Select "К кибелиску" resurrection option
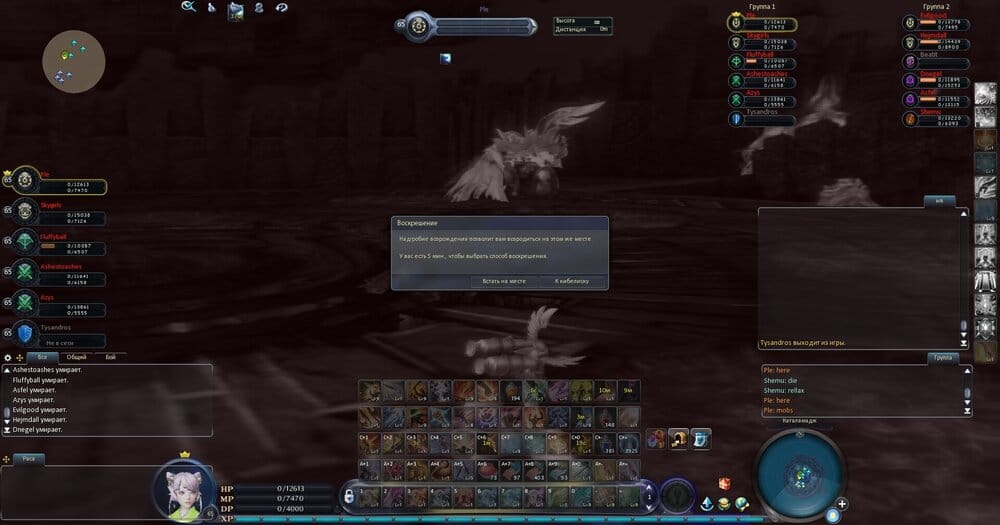Screen dimensions: 1000x525 (572, 281)
